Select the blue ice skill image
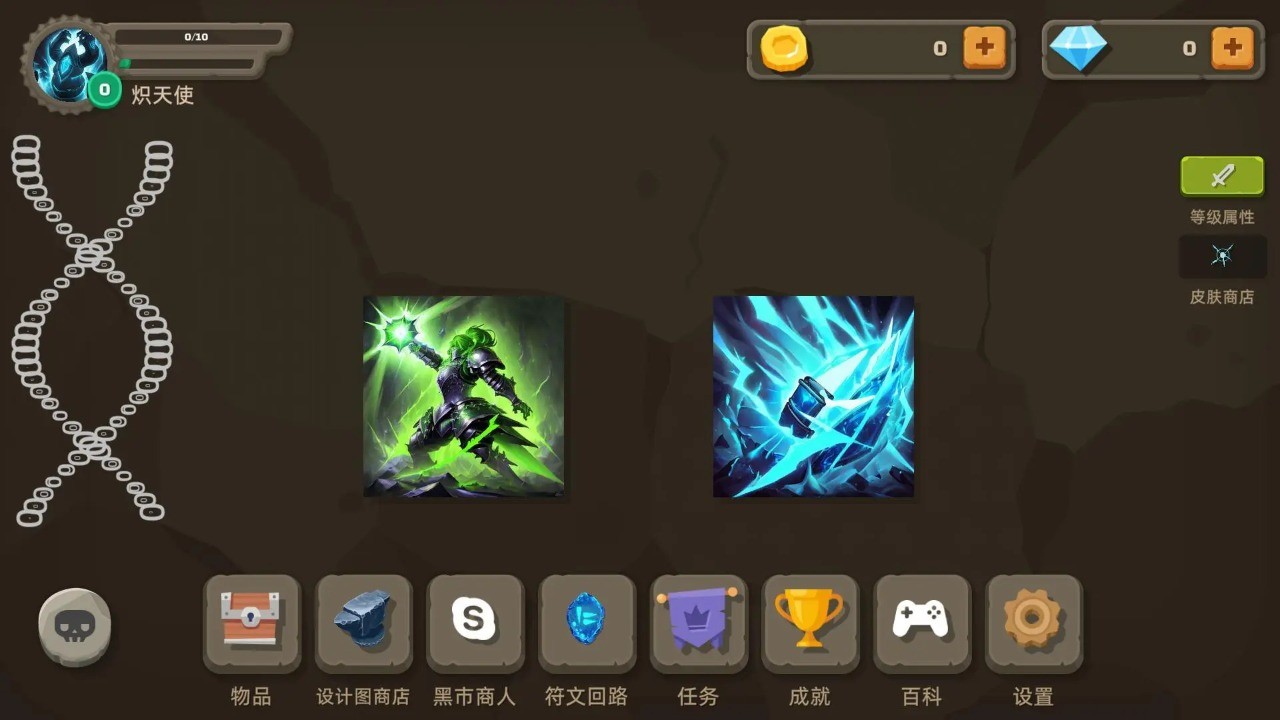 point(813,396)
